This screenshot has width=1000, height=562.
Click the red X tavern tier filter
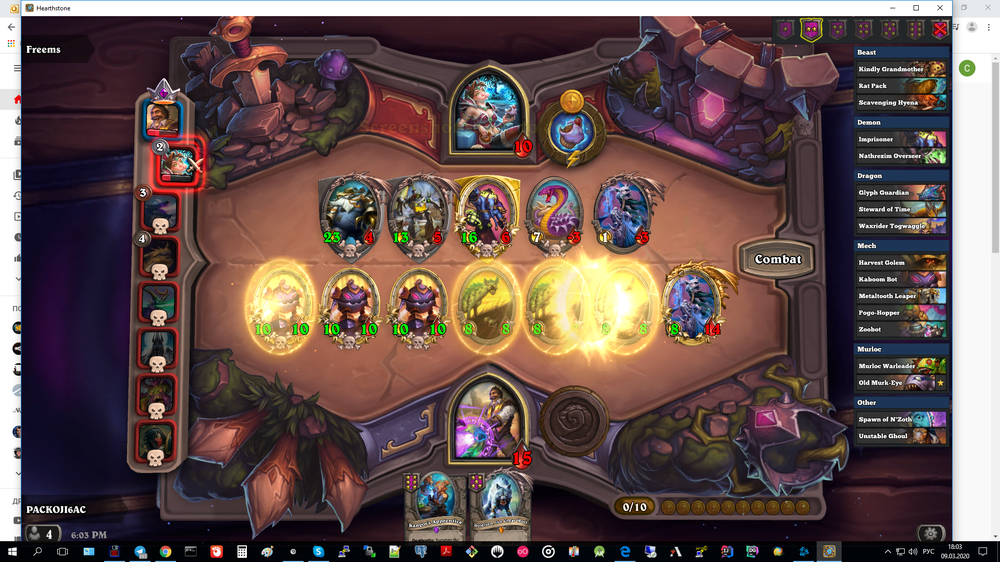tap(939, 30)
